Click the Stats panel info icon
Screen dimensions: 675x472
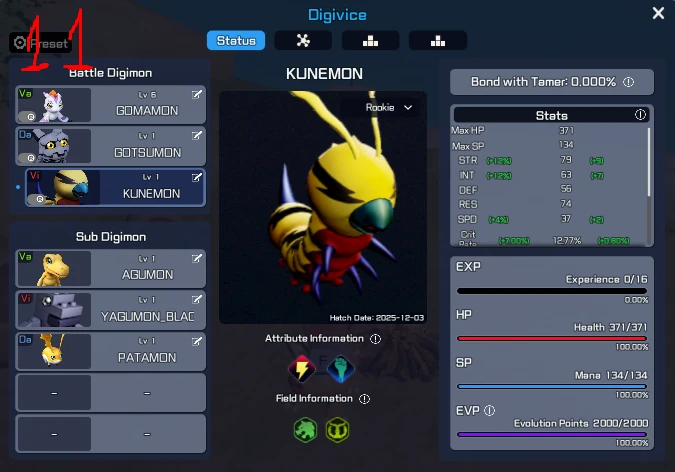640,115
